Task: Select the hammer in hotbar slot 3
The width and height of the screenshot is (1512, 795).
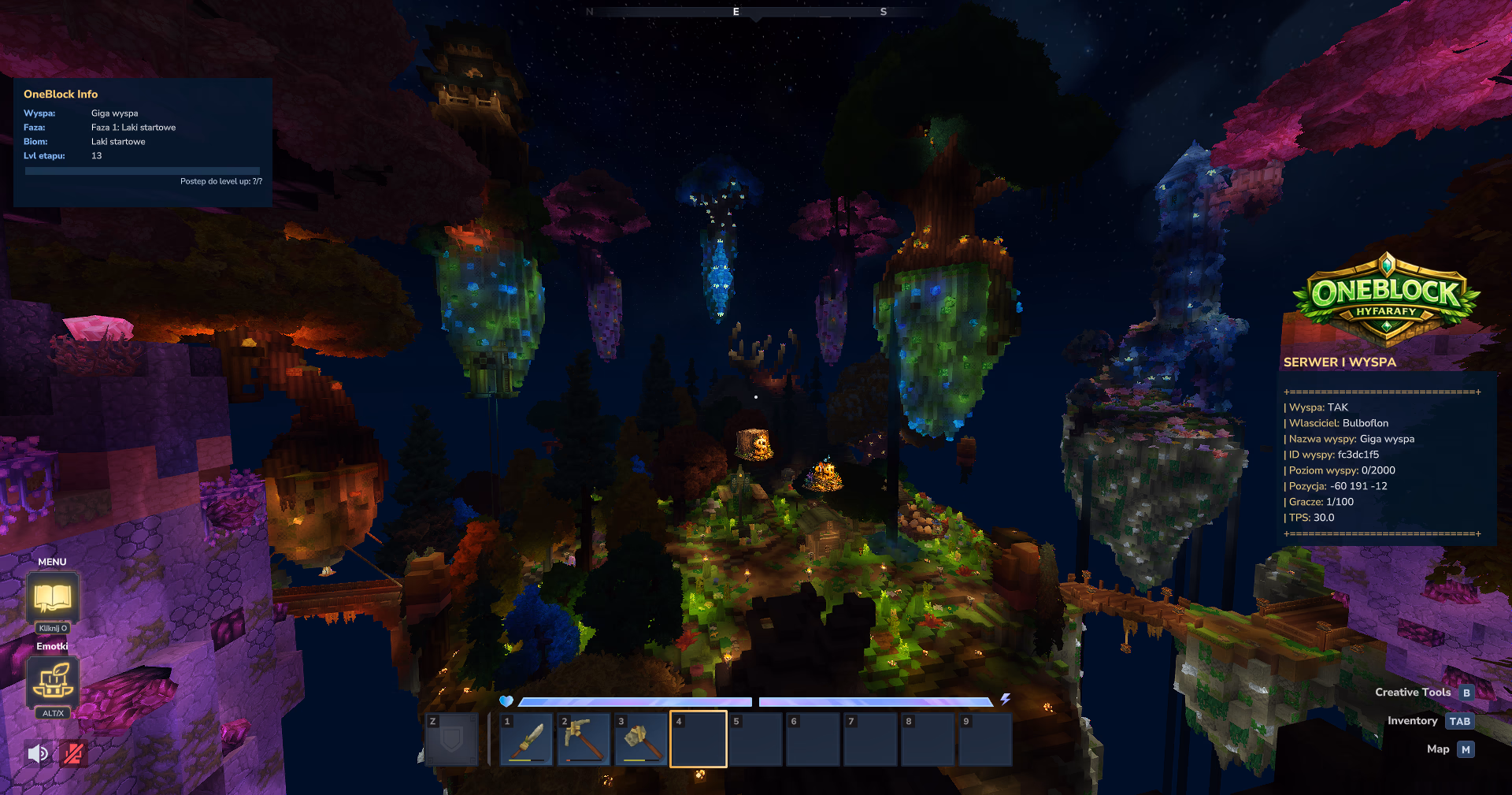Action: 640,738
